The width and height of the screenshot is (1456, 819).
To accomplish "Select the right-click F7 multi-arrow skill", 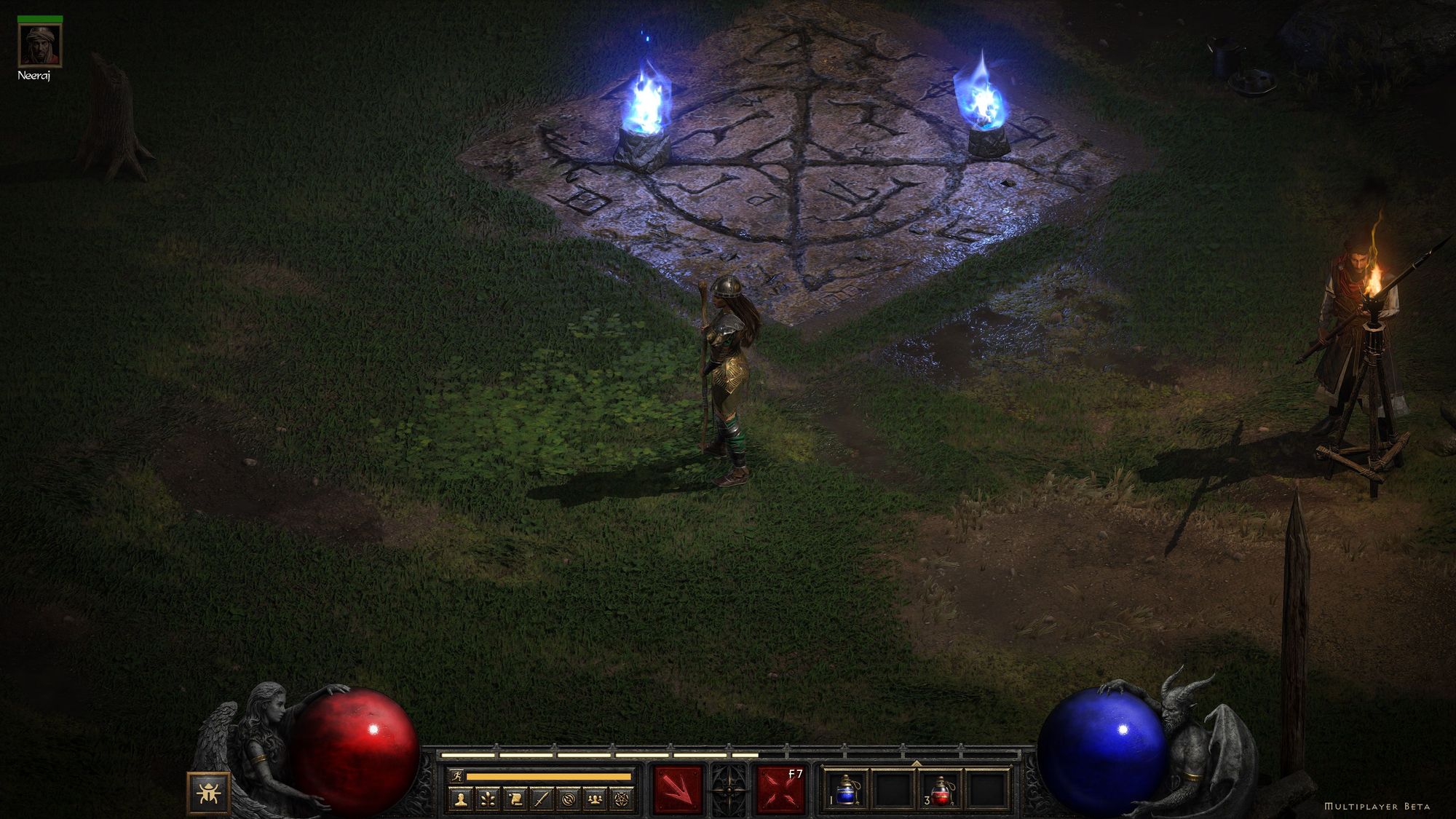I will tap(781, 789).
